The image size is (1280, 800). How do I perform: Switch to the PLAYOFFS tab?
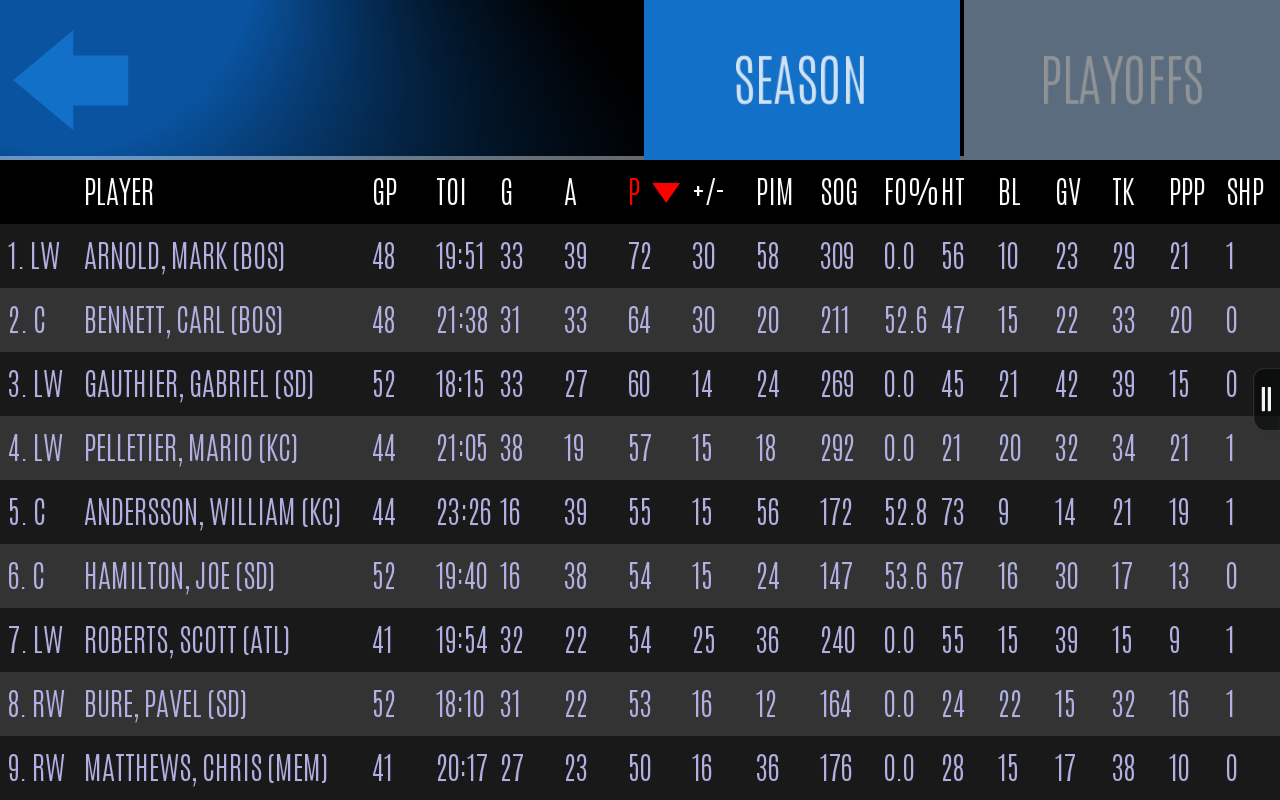(x=1120, y=77)
